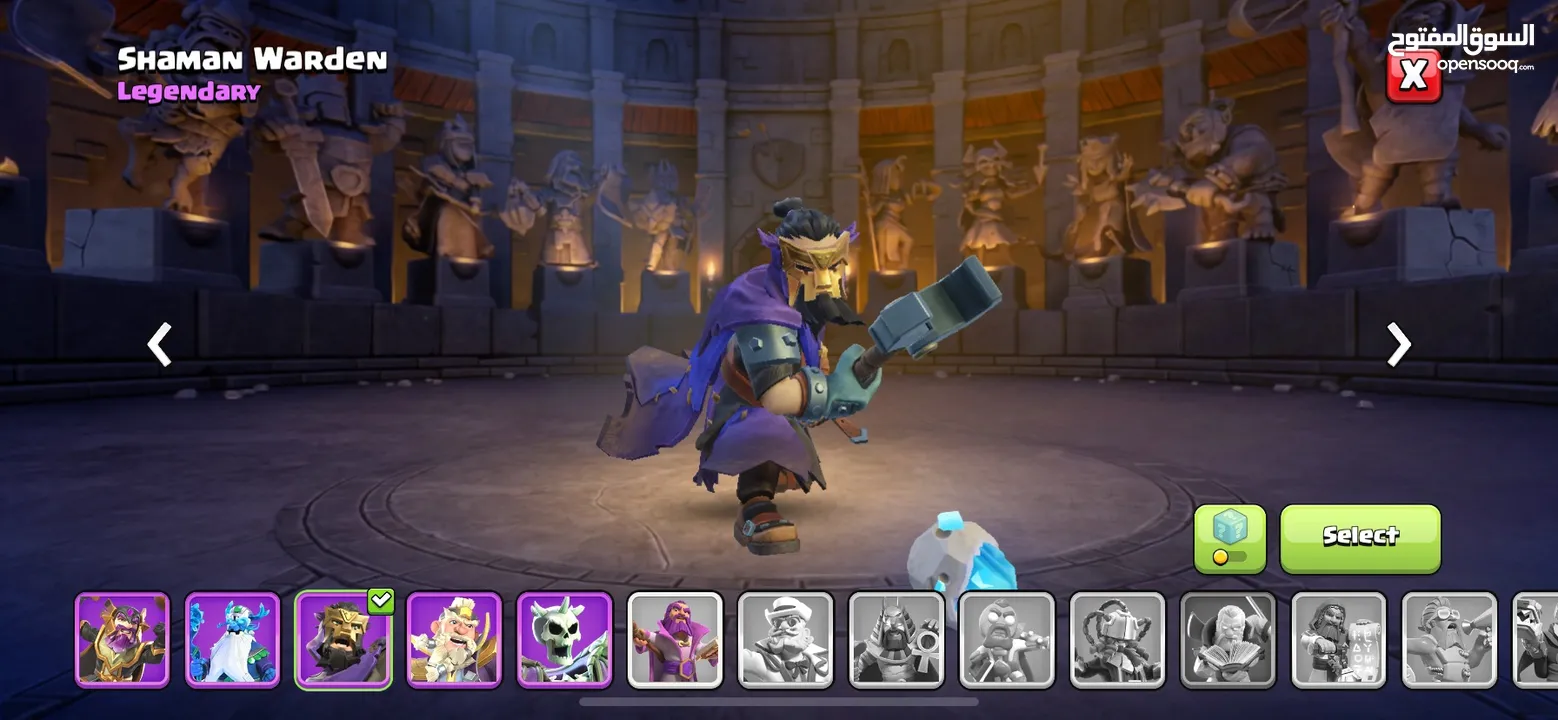This screenshot has height=720, width=1558.
Task: Select the locked warden skin wearing a hat
Action: tap(785, 640)
